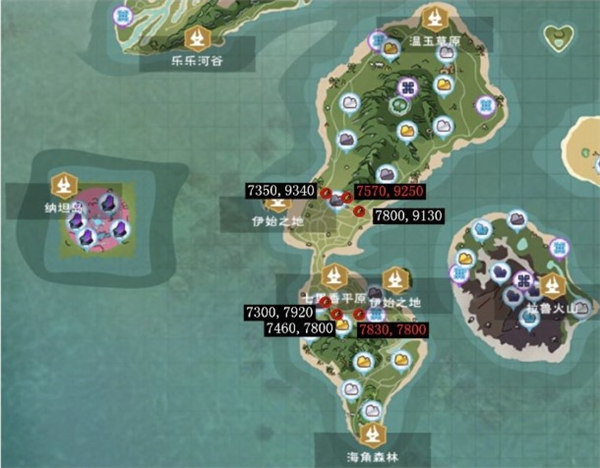This screenshot has width=600, height=468.
Task: Select the purple-ringed marker on the northwest island
Action: click(123, 16)
